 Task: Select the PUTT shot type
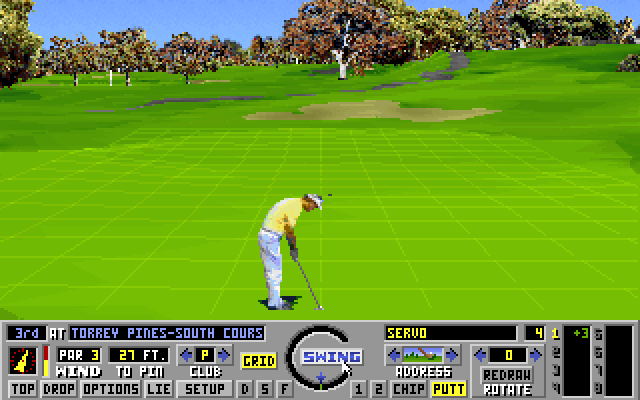[448, 389]
